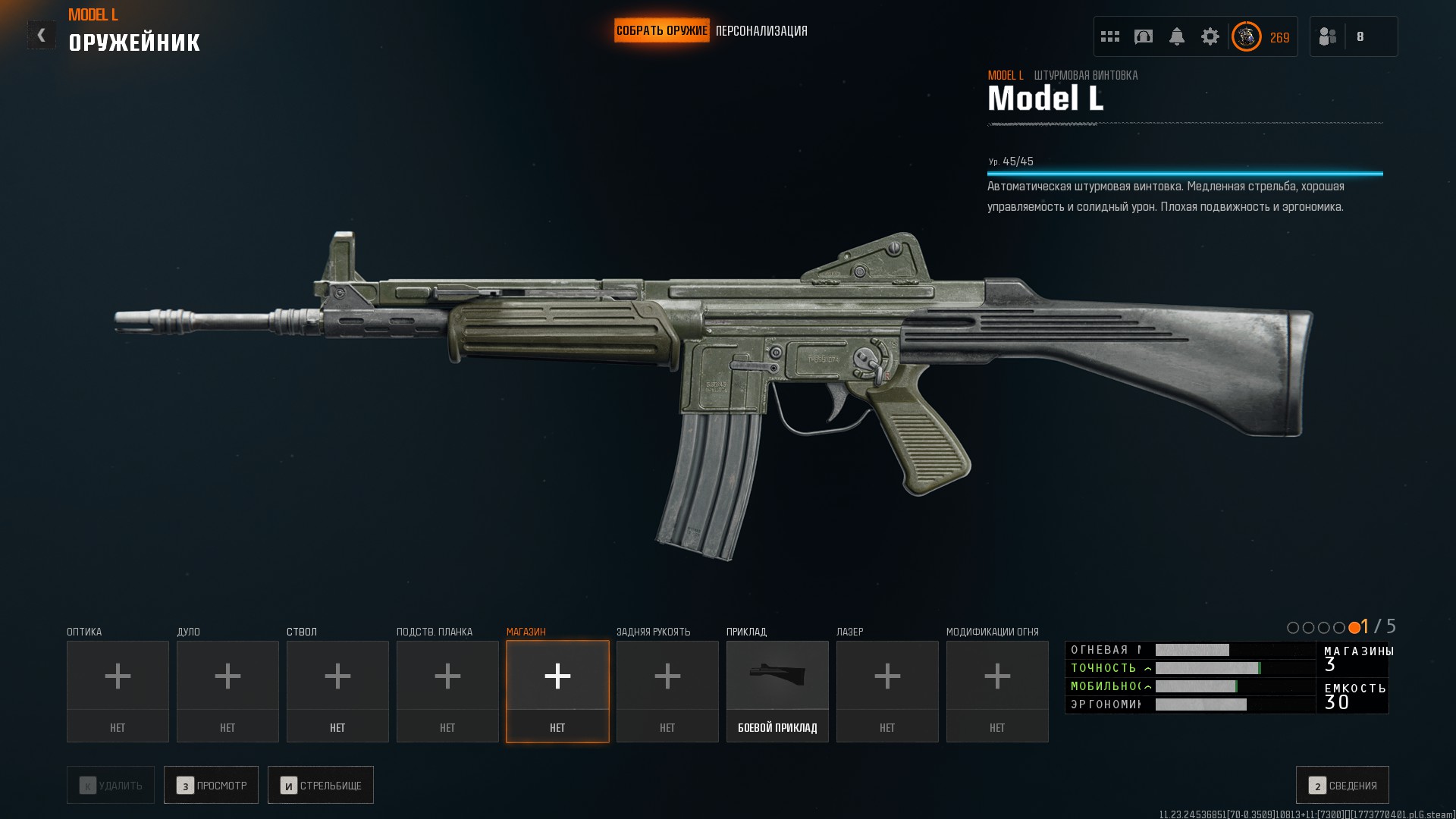Select the Подств. планка slot

447,691
